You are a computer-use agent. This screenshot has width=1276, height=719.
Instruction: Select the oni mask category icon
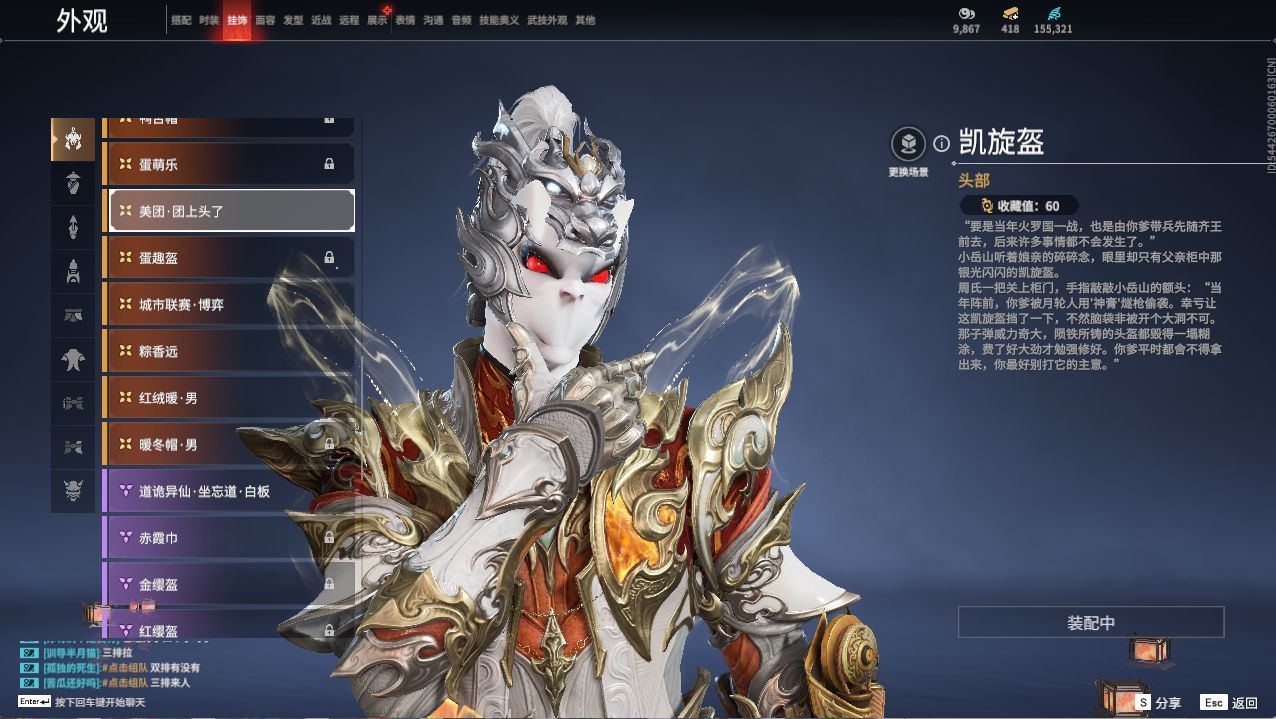(73, 491)
